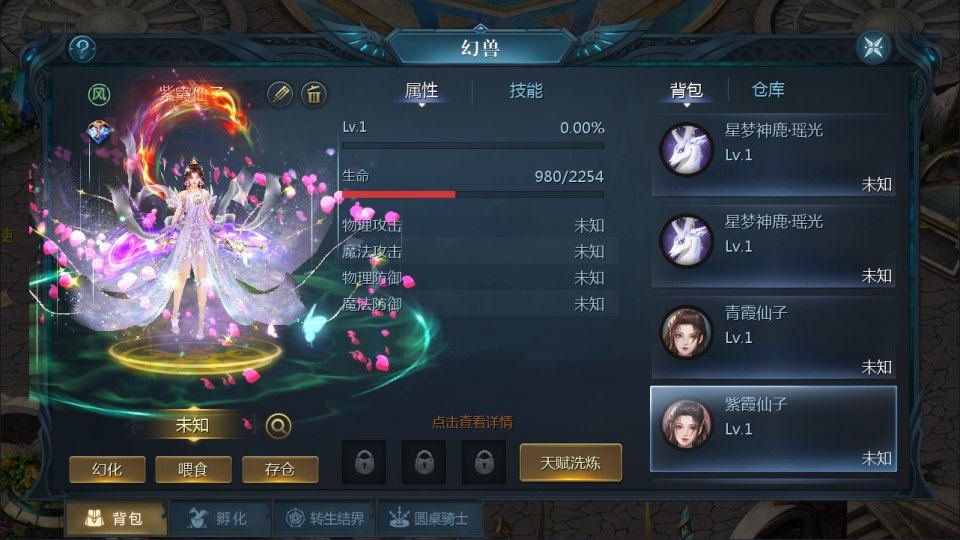Switch to the 技能 tab
The height and width of the screenshot is (540, 960).
pos(526,91)
